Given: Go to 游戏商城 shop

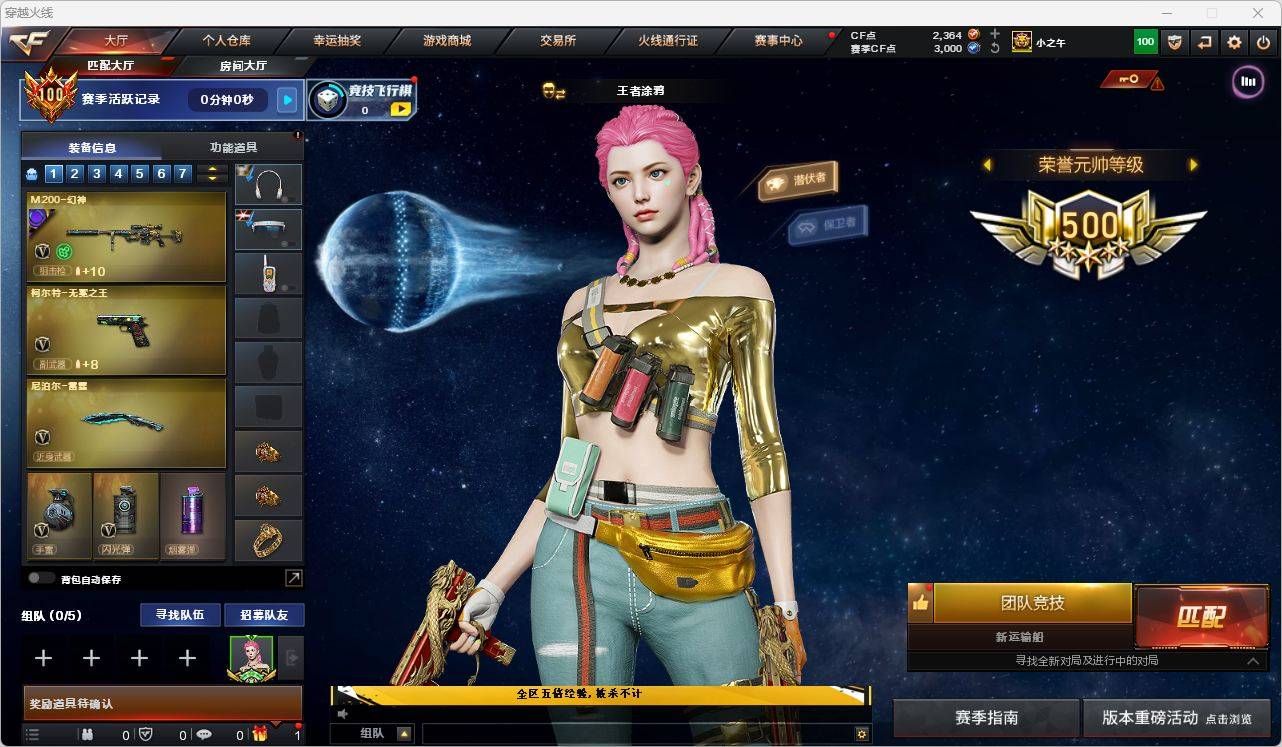Looking at the screenshot, I should click(x=446, y=41).
